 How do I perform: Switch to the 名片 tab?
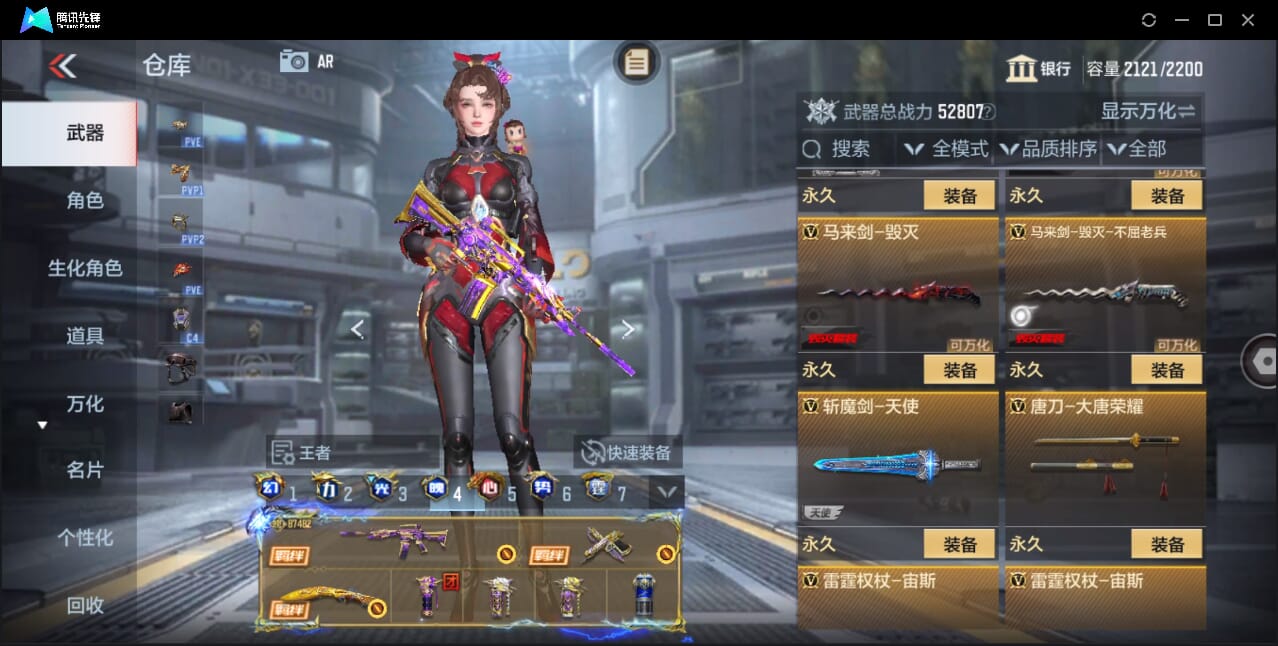pyautogui.click(x=85, y=470)
